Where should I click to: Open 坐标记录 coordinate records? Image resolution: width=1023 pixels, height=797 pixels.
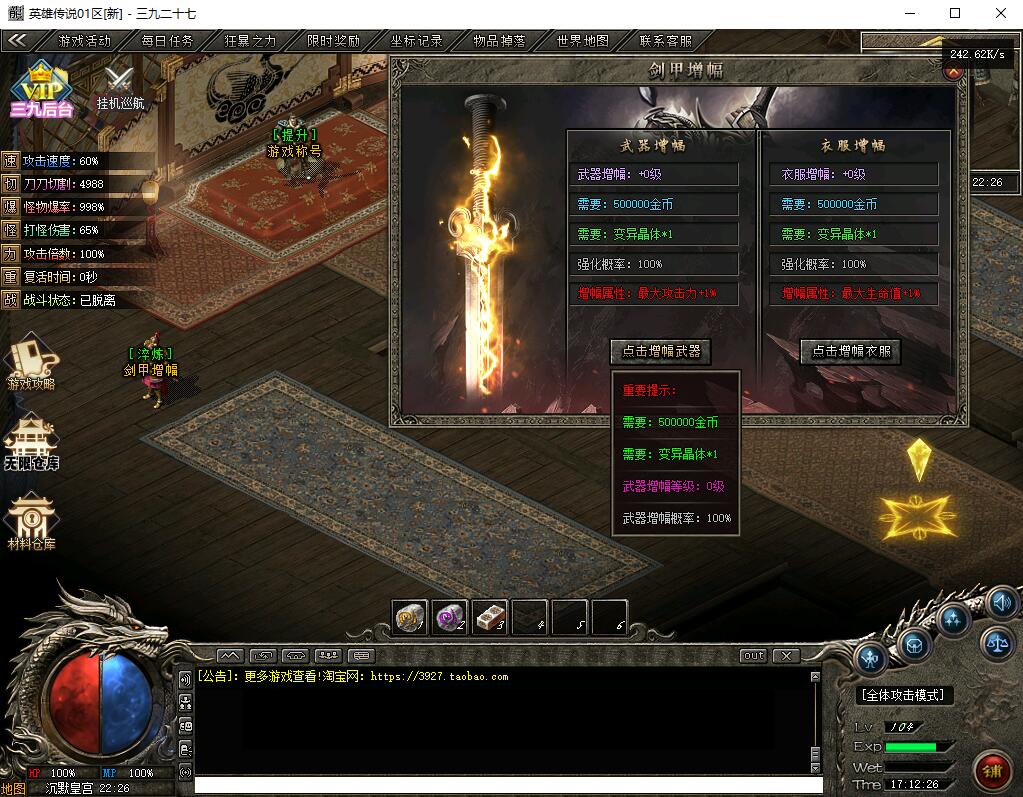tap(416, 41)
